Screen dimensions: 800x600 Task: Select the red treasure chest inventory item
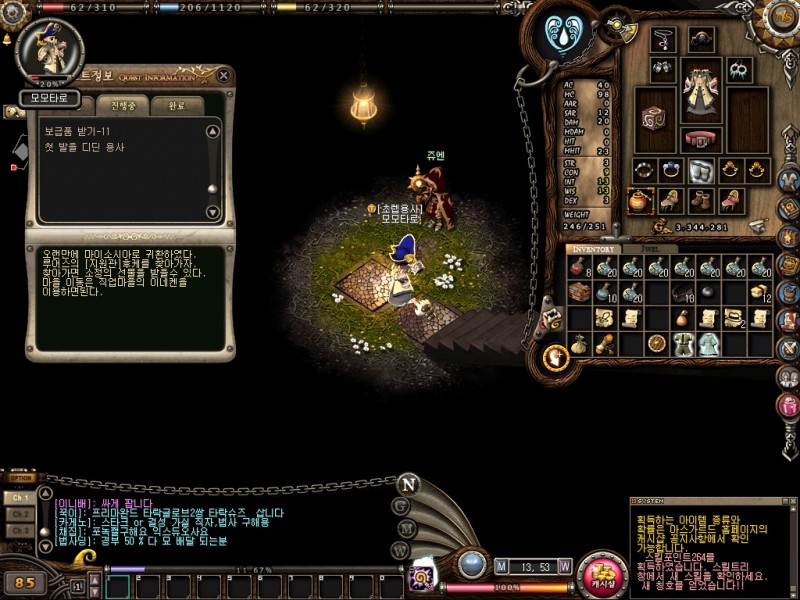[x=580, y=292]
